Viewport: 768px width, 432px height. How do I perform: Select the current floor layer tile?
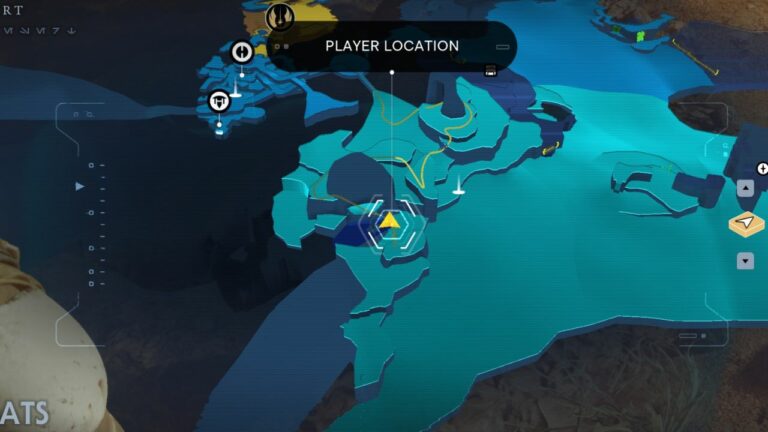(746, 224)
